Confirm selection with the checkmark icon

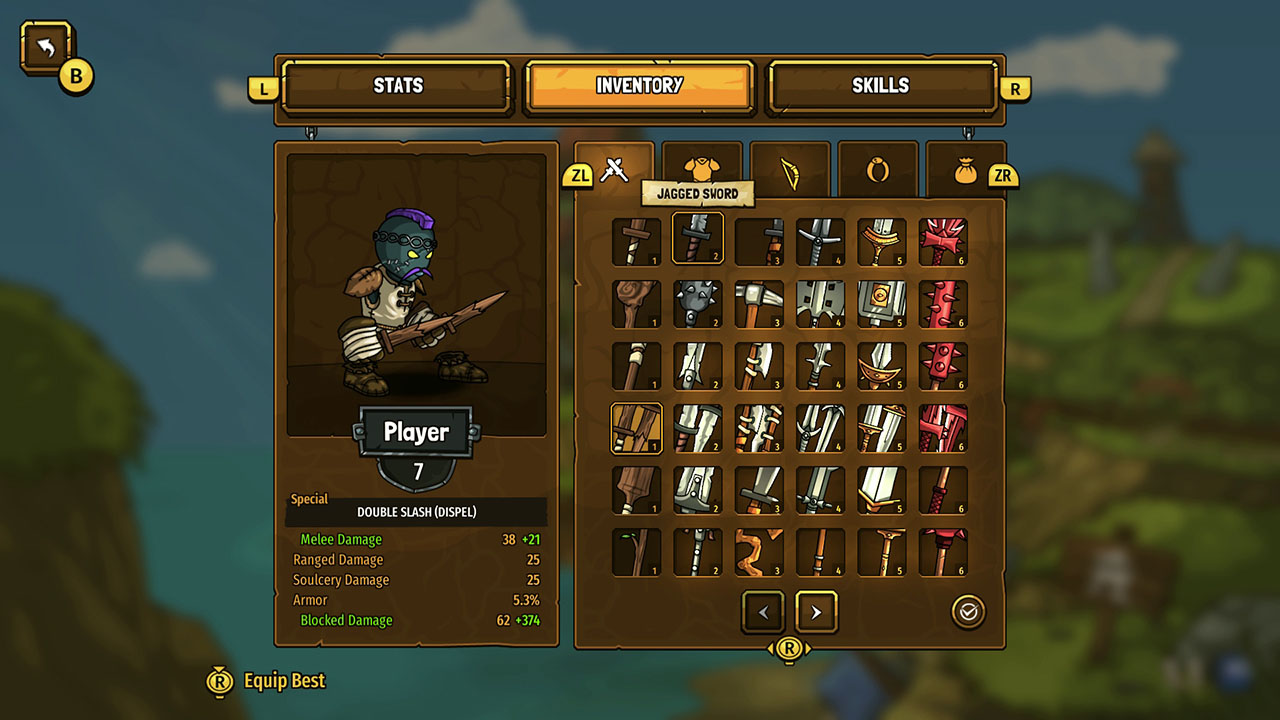tap(967, 612)
